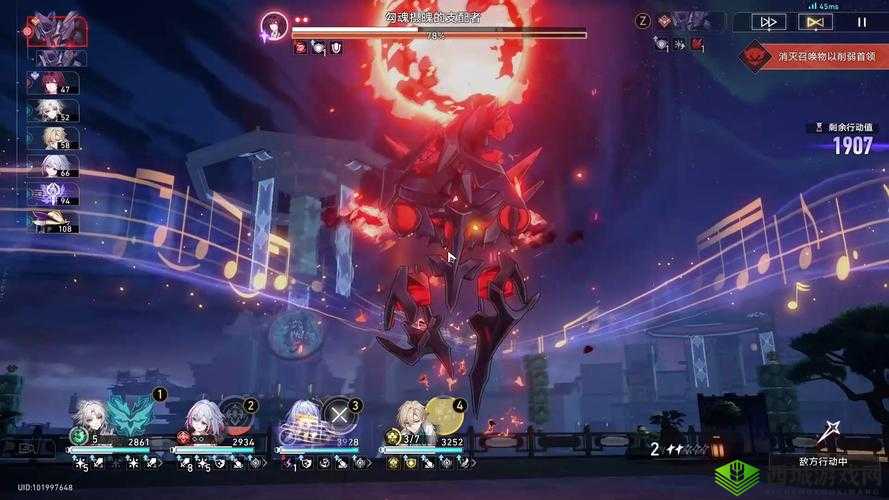Pause the battle
Screen dimensions: 889x500
coord(861,21)
